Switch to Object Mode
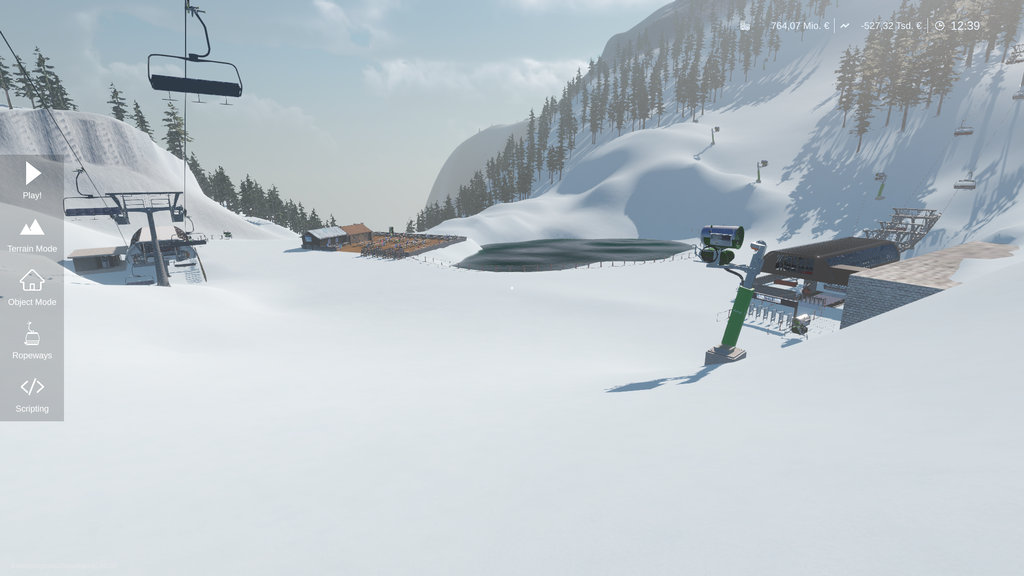Screen dimensions: 1024x576 click(32, 287)
